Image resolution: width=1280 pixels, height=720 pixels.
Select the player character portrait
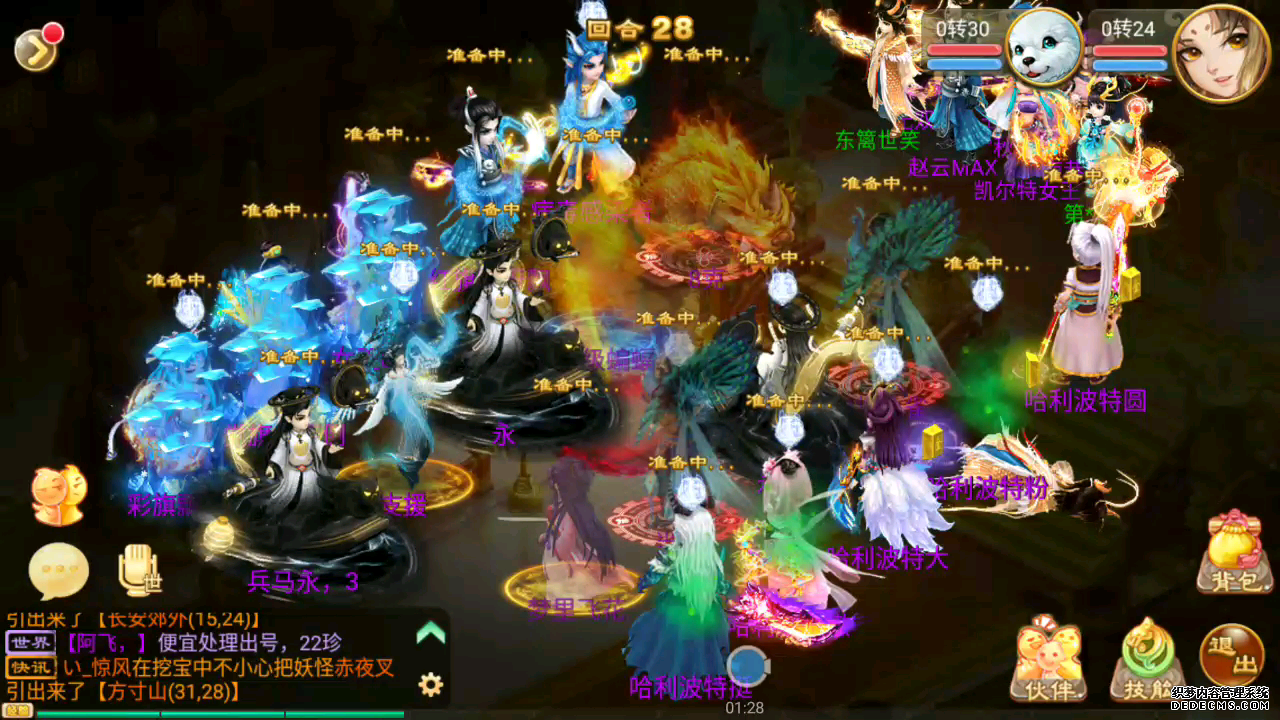(1220, 52)
